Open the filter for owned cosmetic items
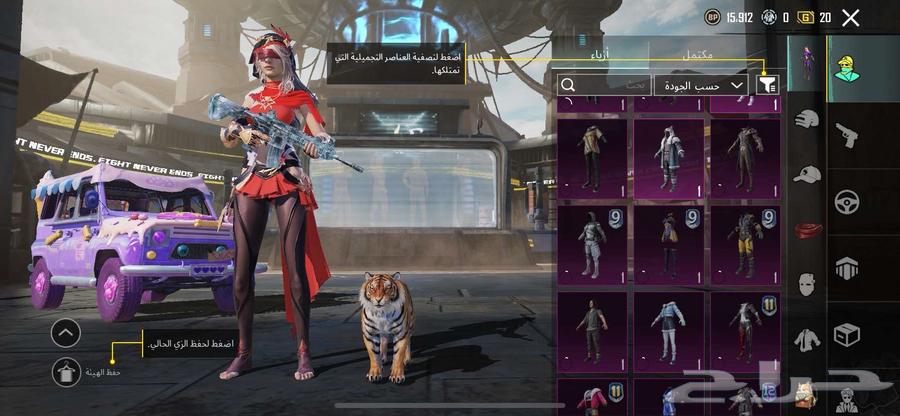This screenshot has height=416, width=900. (x=768, y=86)
